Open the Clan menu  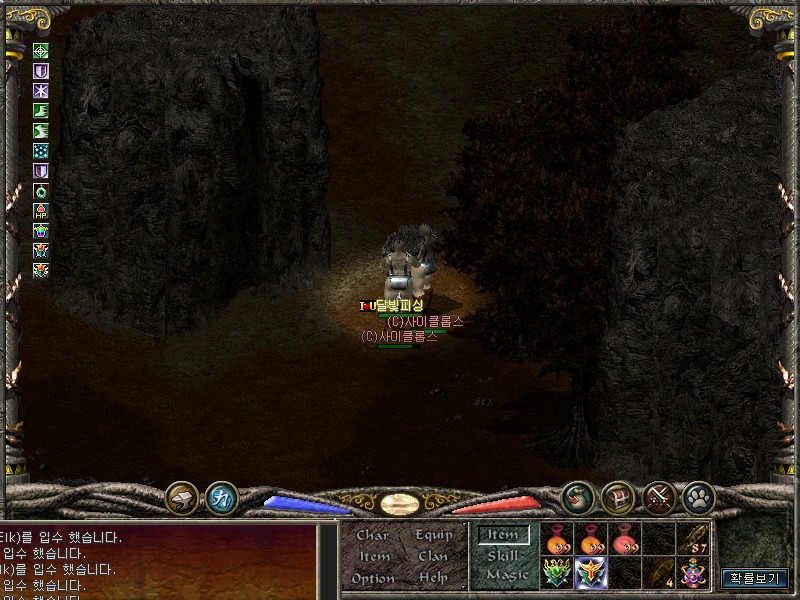(x=433, y=556)
